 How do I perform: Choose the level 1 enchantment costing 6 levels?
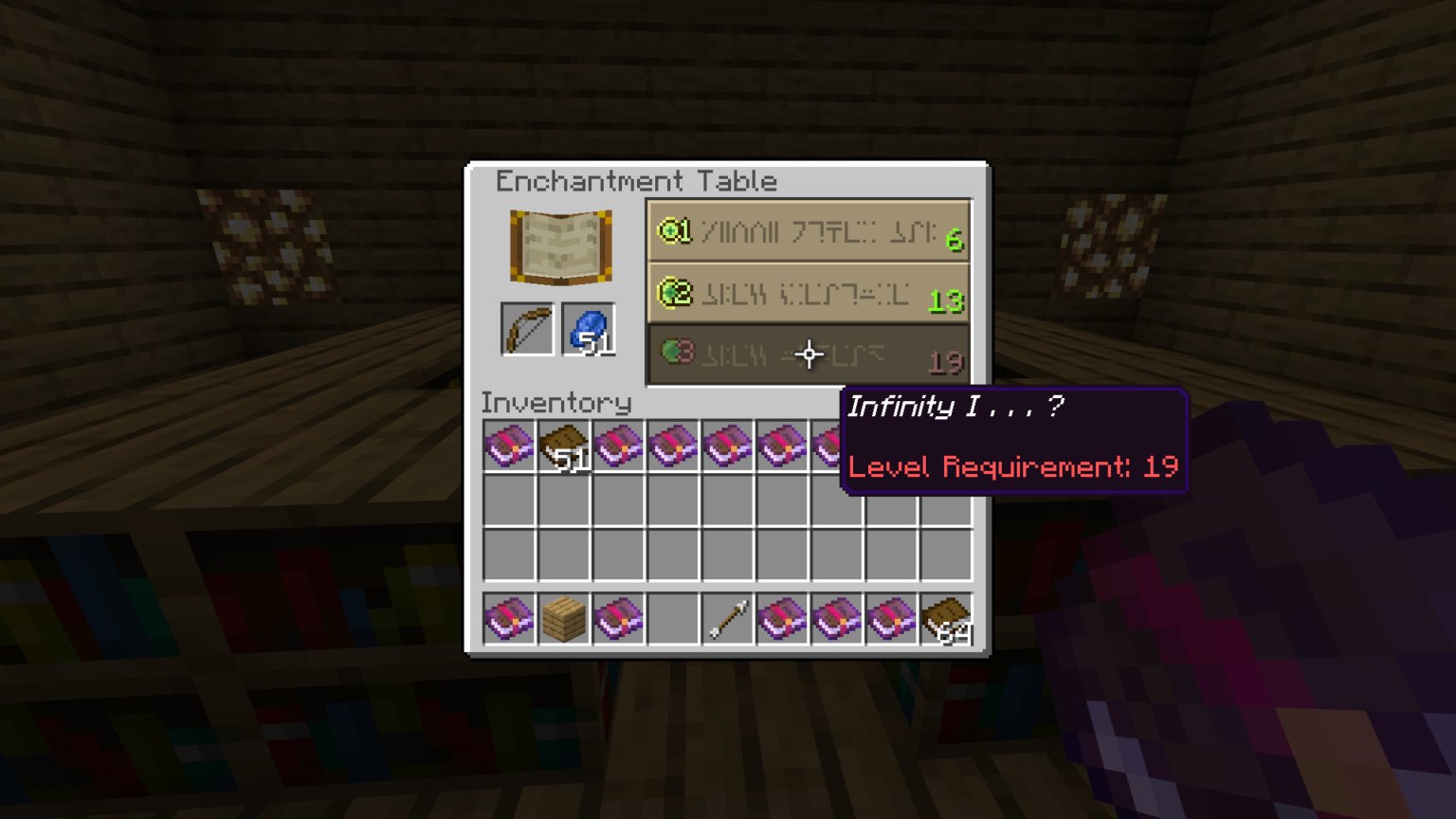coord(807,230)
